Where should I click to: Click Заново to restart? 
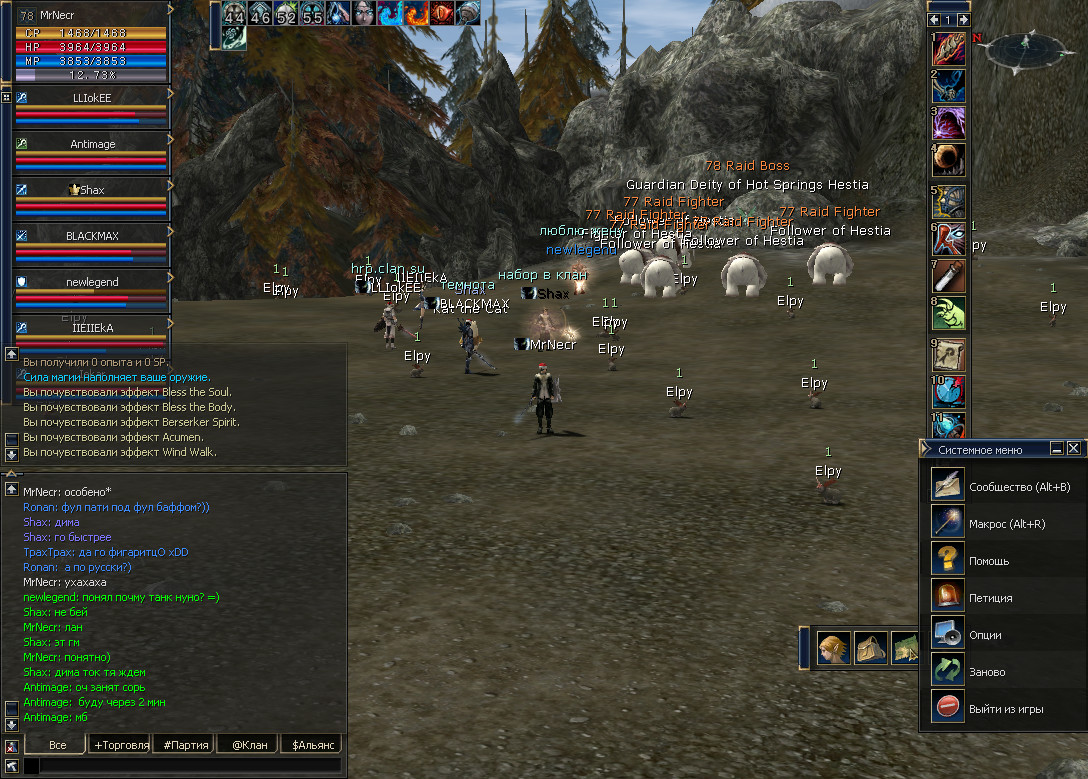(986, 672)
